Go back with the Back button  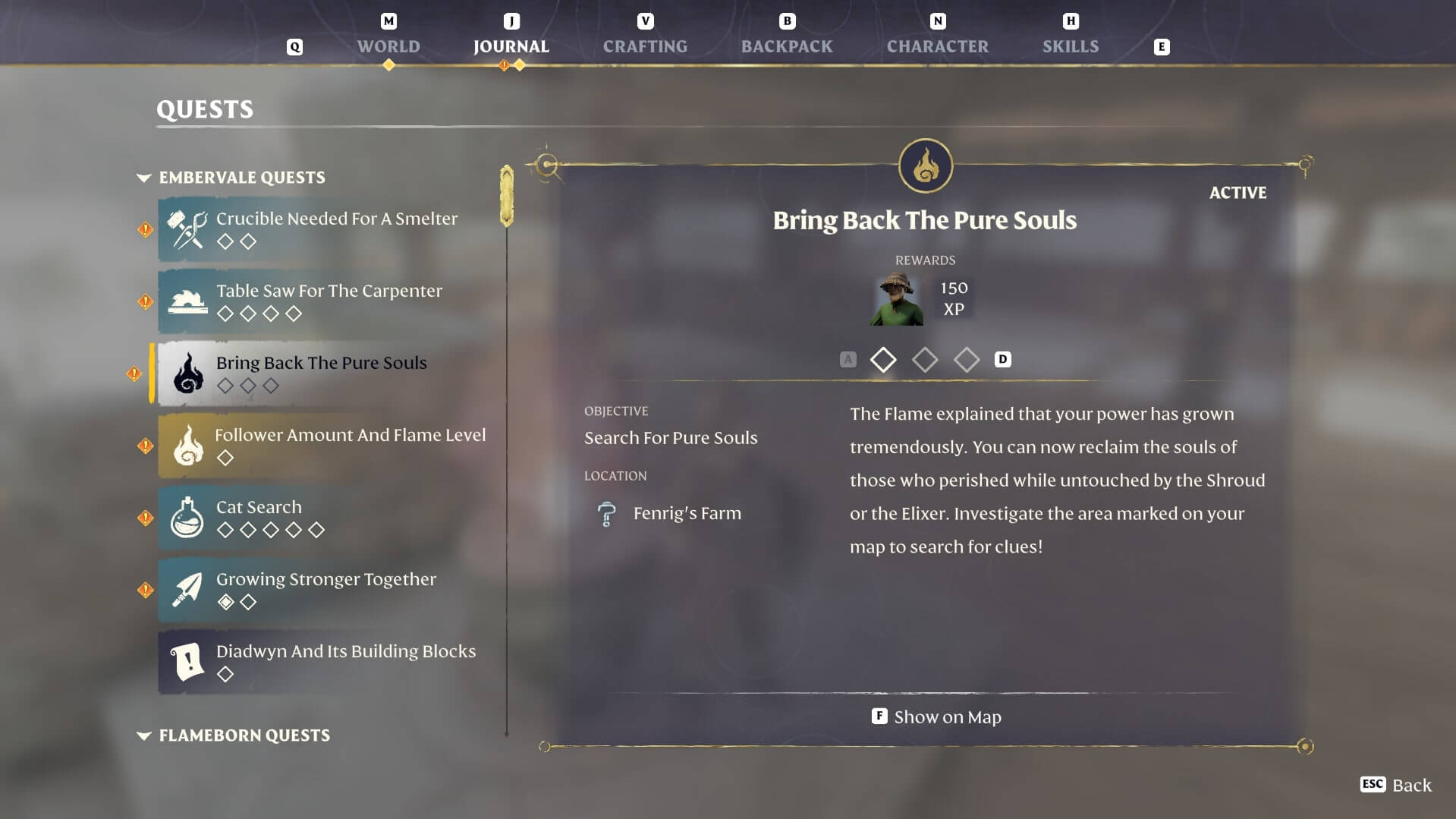click(1396, 785)
